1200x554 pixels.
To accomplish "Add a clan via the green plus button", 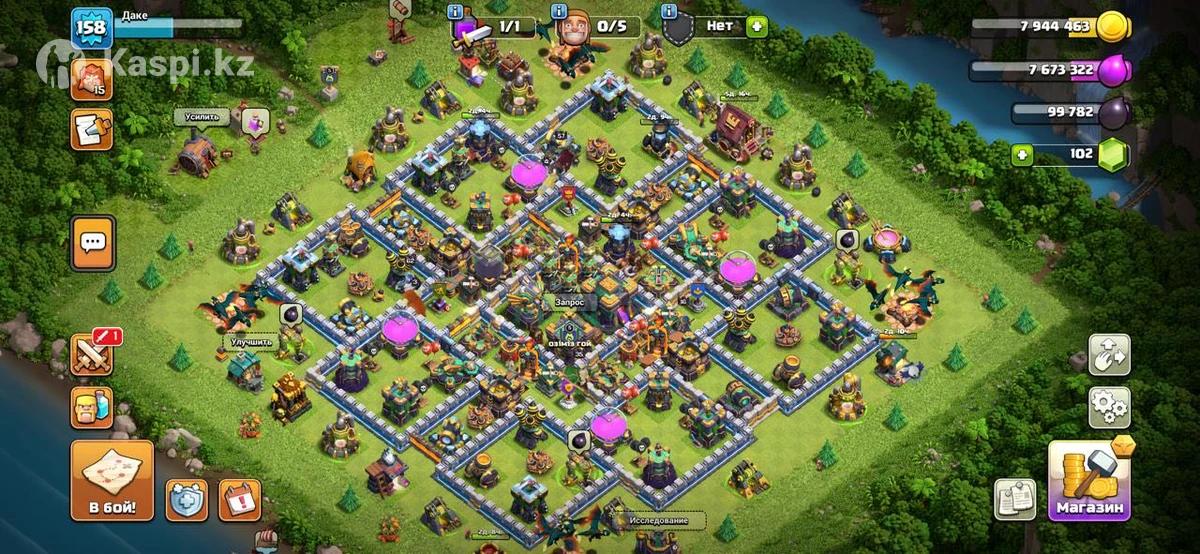I will (x=756, y=26).
